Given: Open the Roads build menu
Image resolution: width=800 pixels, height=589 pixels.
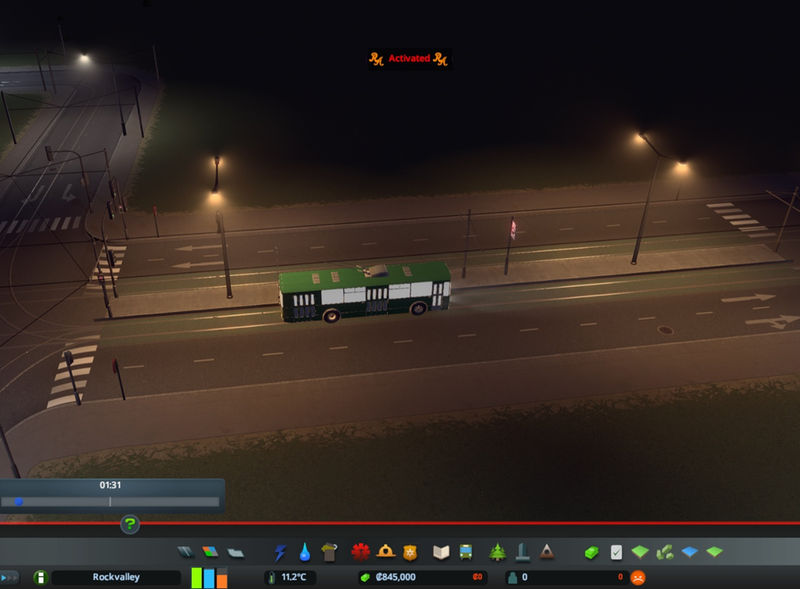Looking at the screenshot, I should click(x=185, y=552).
